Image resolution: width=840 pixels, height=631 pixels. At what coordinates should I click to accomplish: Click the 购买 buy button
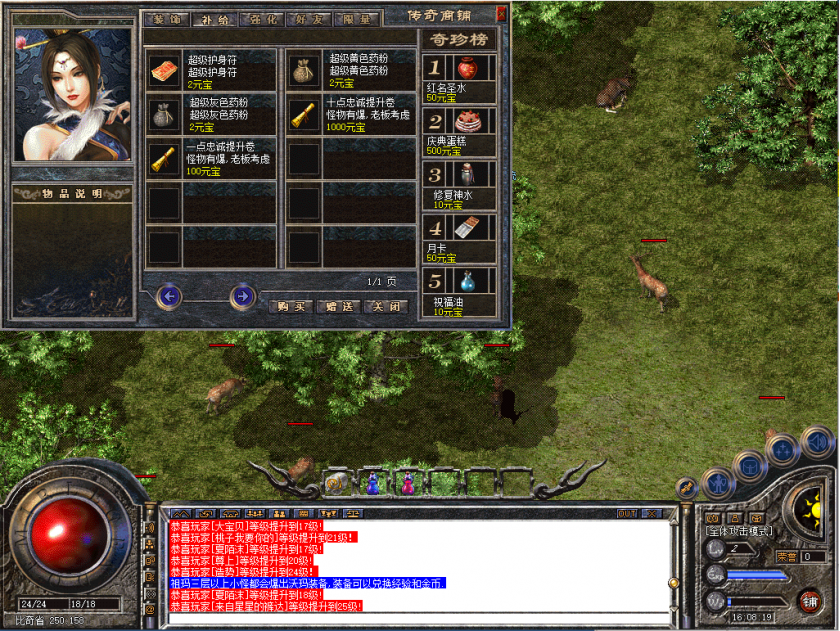pos(290,307)
